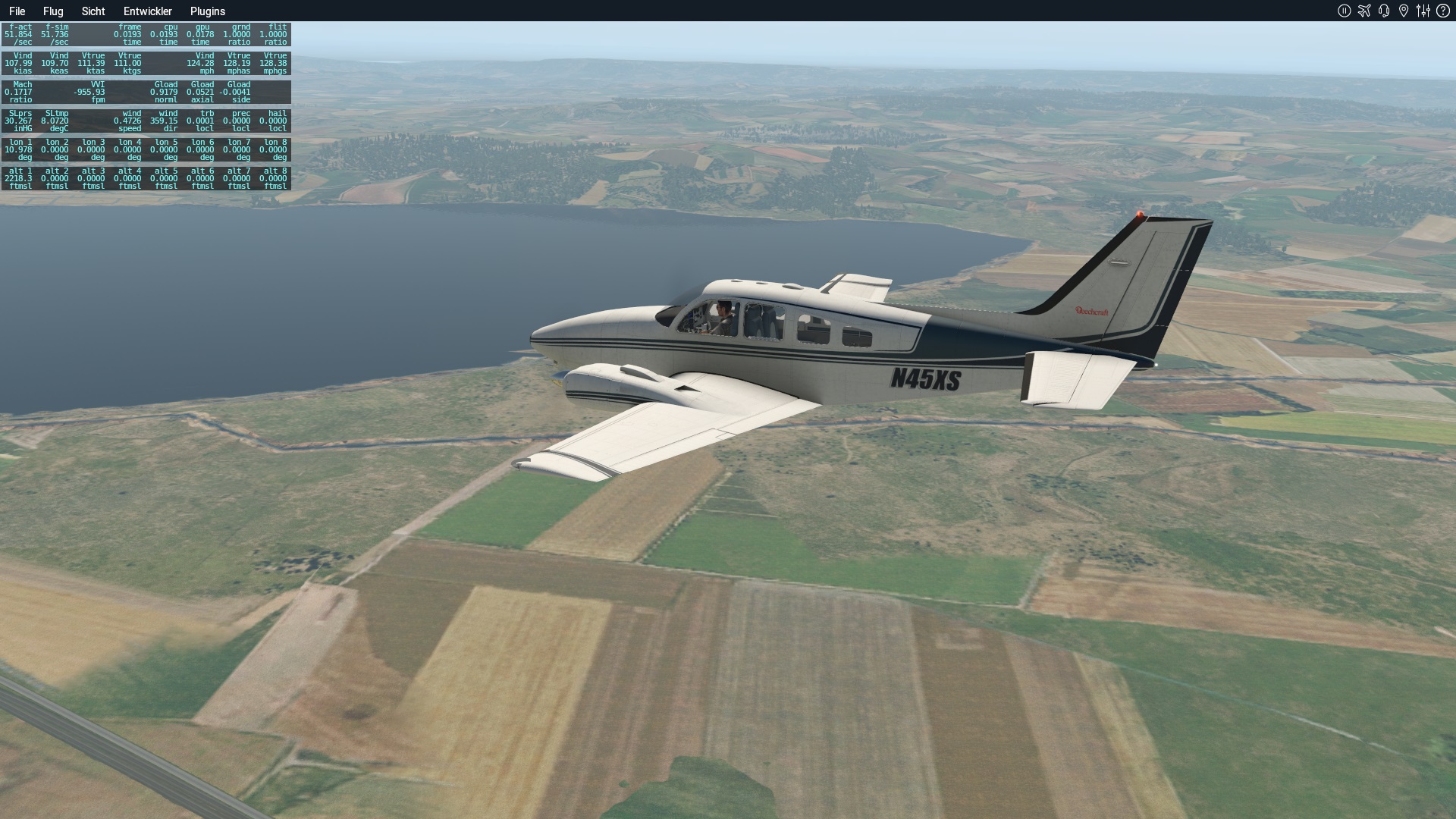The image size is (1456, 819).
Task: Open the Plugins menu
Action: [208, 11]
